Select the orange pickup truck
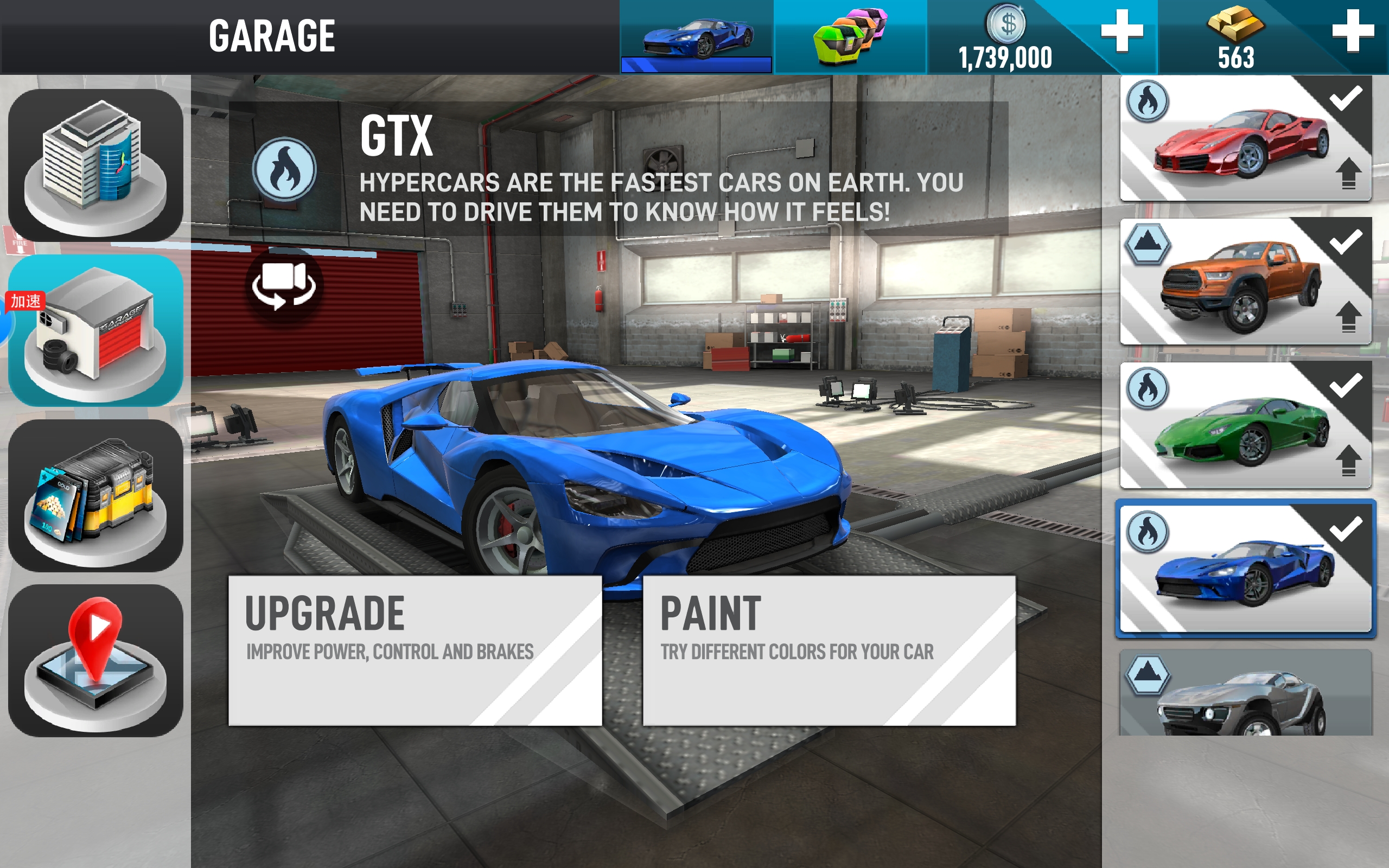The image size is (1389, 868). point(1245,282)
